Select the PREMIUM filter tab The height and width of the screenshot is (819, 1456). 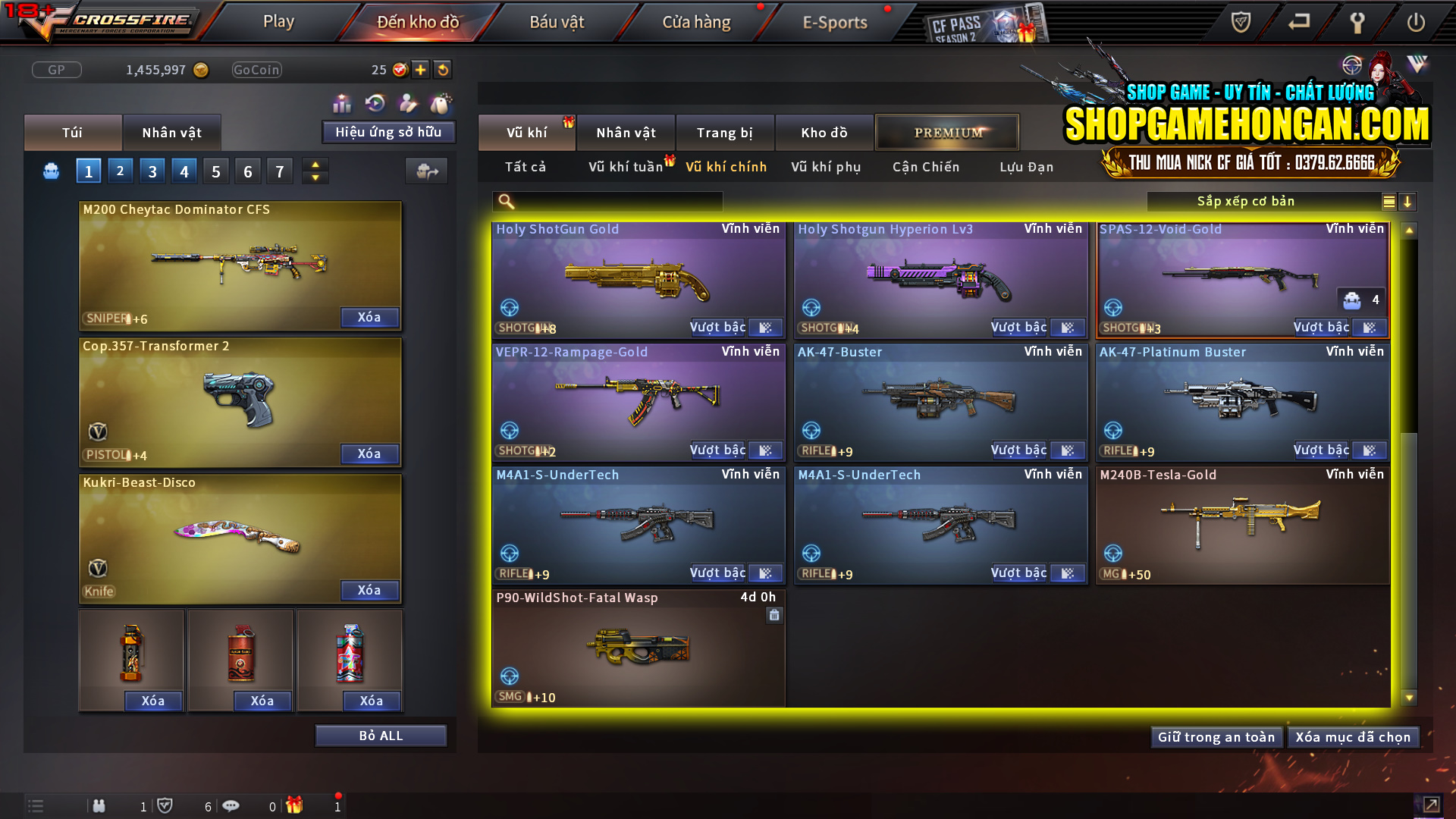(947, 132)
